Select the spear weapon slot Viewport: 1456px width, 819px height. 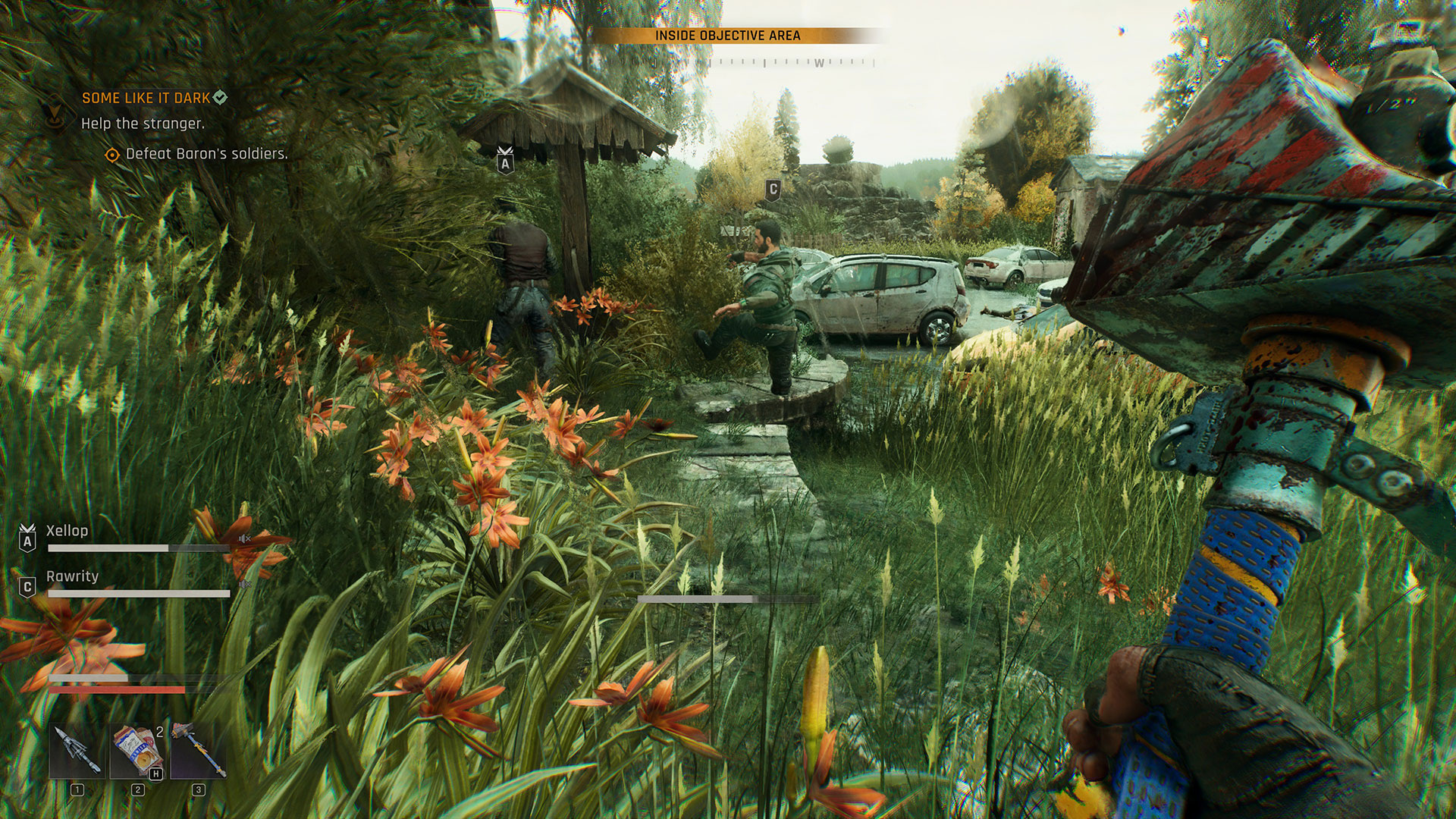point(77,751)
